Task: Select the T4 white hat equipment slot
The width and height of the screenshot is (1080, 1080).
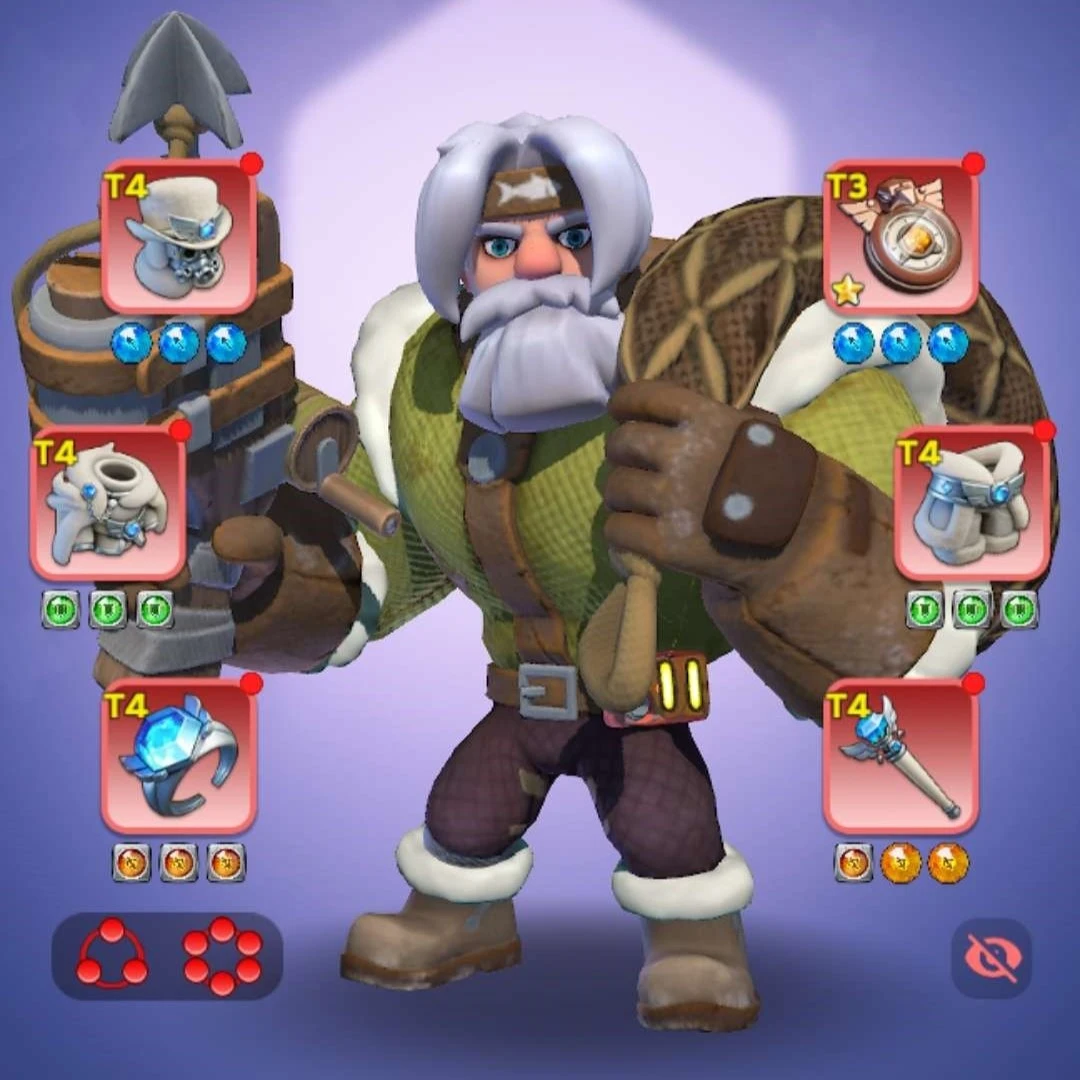Action: point(179,238)
